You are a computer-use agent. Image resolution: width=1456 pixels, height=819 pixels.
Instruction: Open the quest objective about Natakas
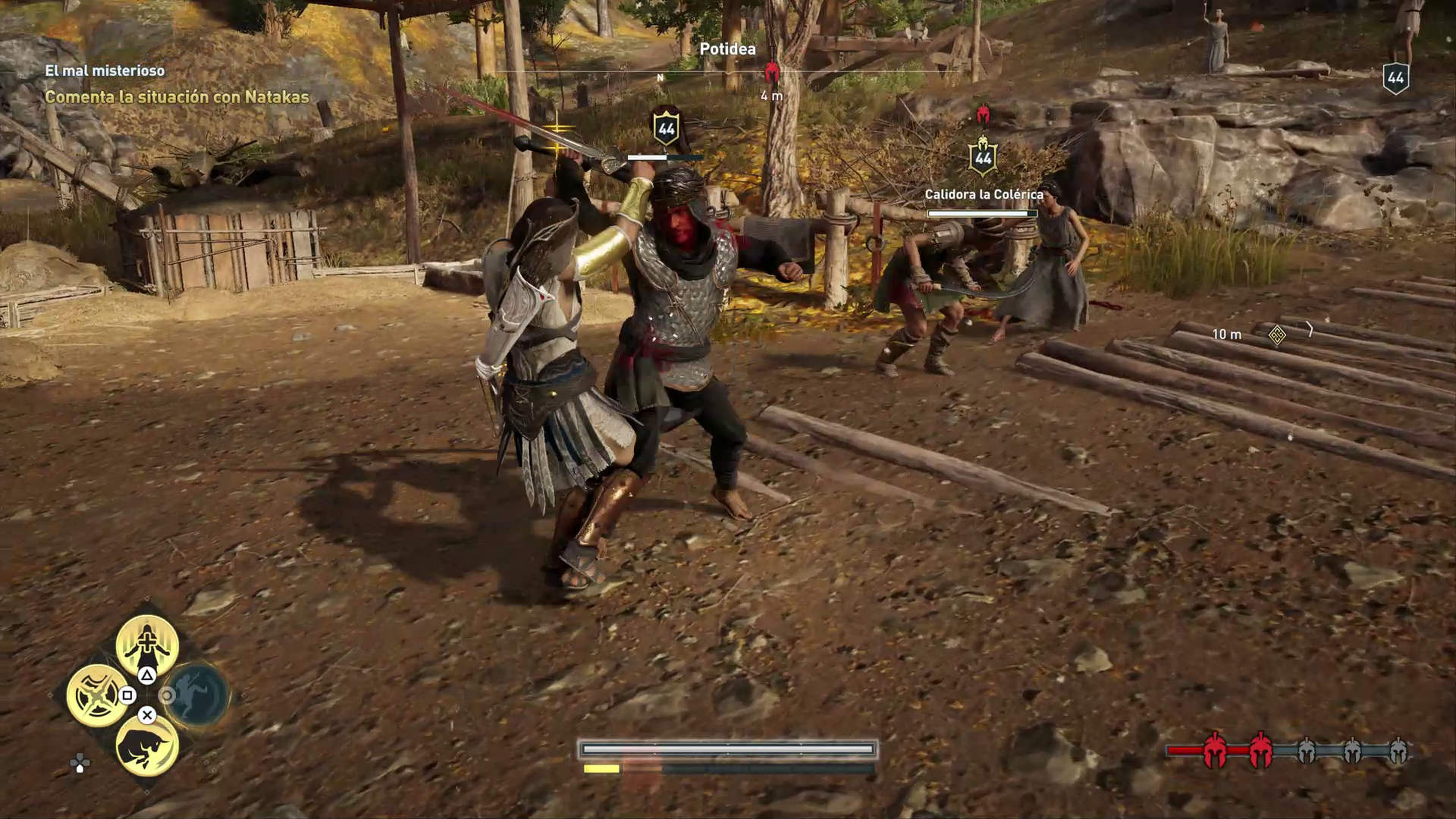pyautogui.click(x=177, y=97)
